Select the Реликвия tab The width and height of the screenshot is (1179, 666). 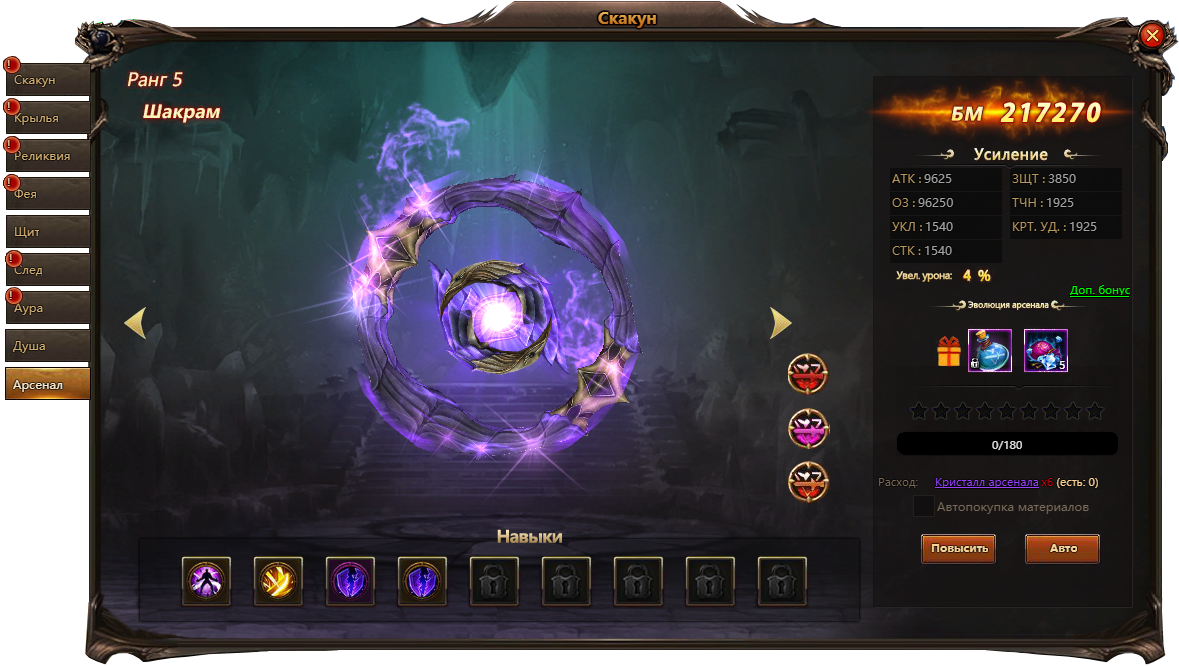point(48,156)
